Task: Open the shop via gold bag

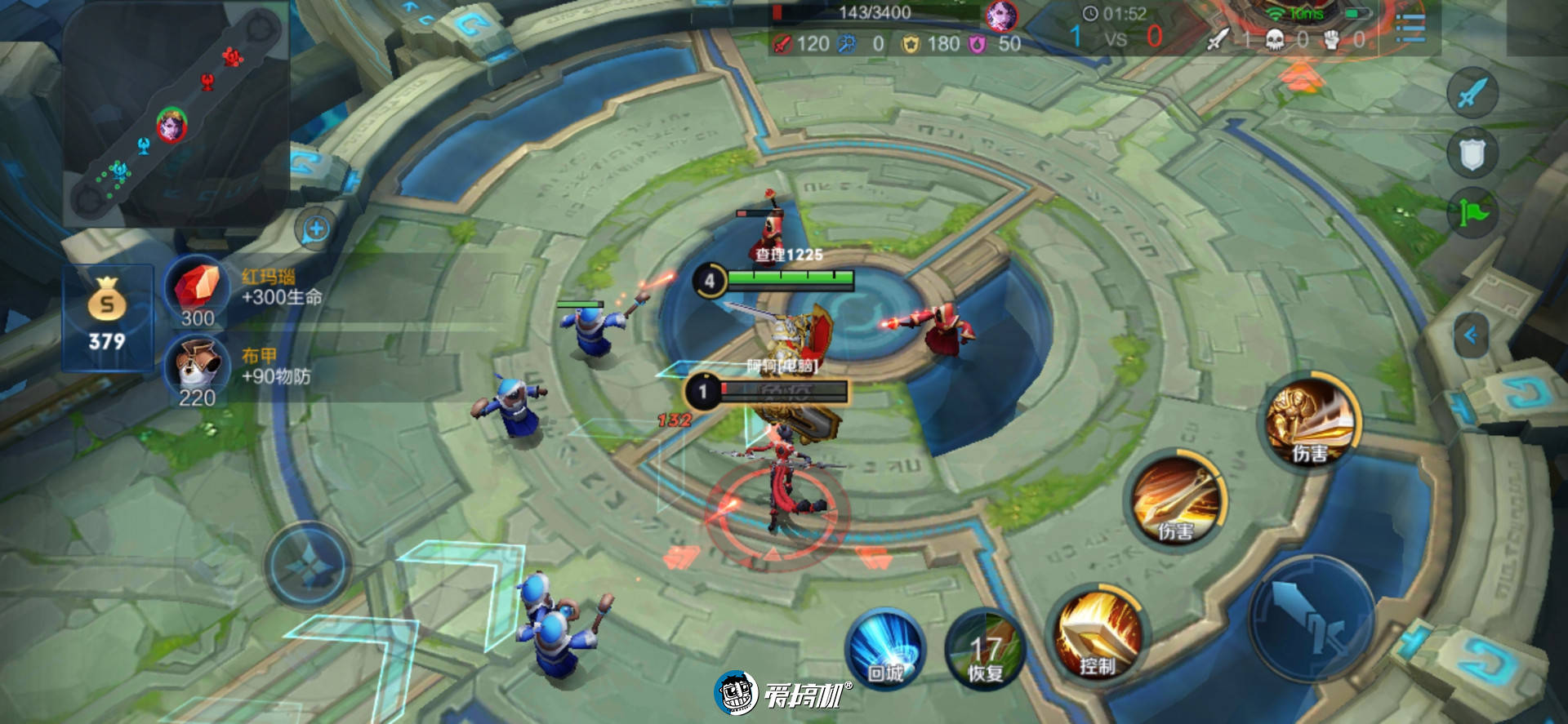Action: tap(107, 317)
